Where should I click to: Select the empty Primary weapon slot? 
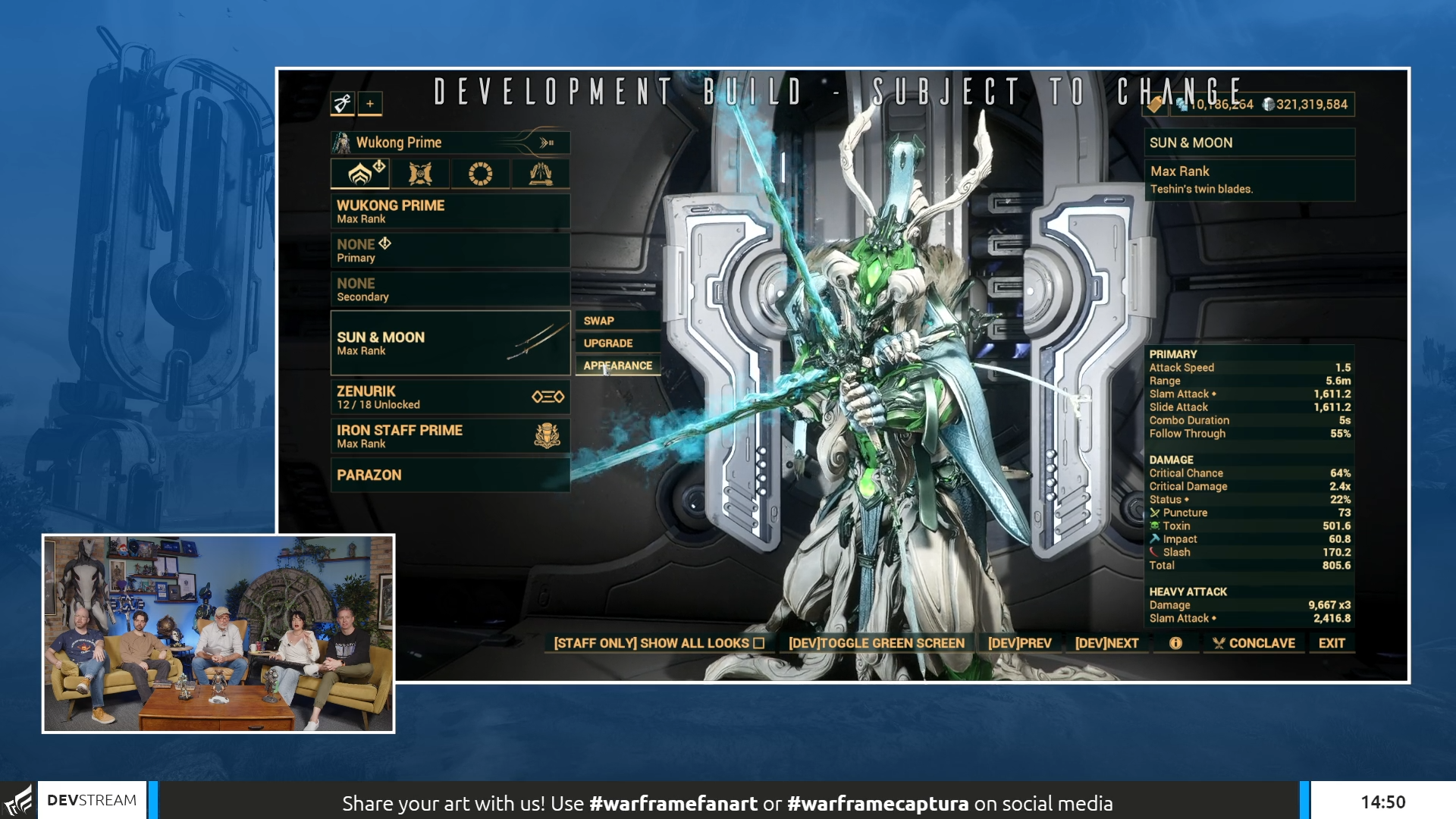coord(450,250)
